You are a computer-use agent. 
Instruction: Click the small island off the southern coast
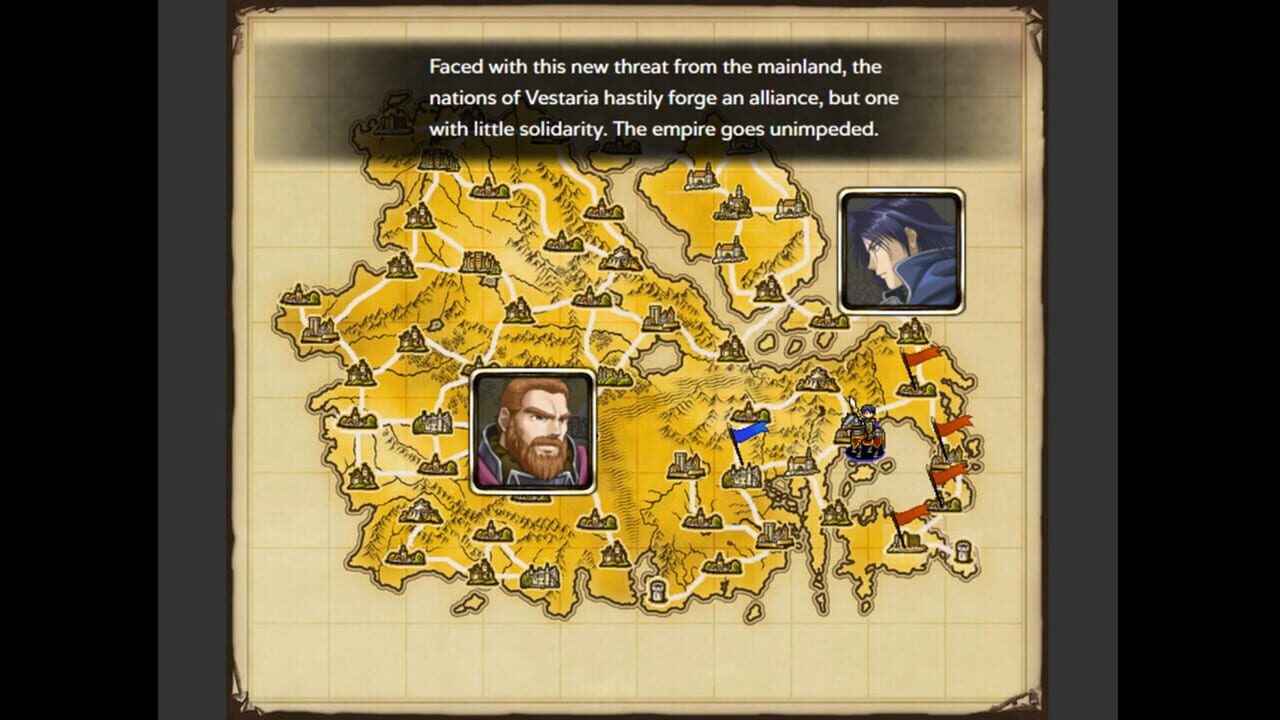(x=470, y=603)
